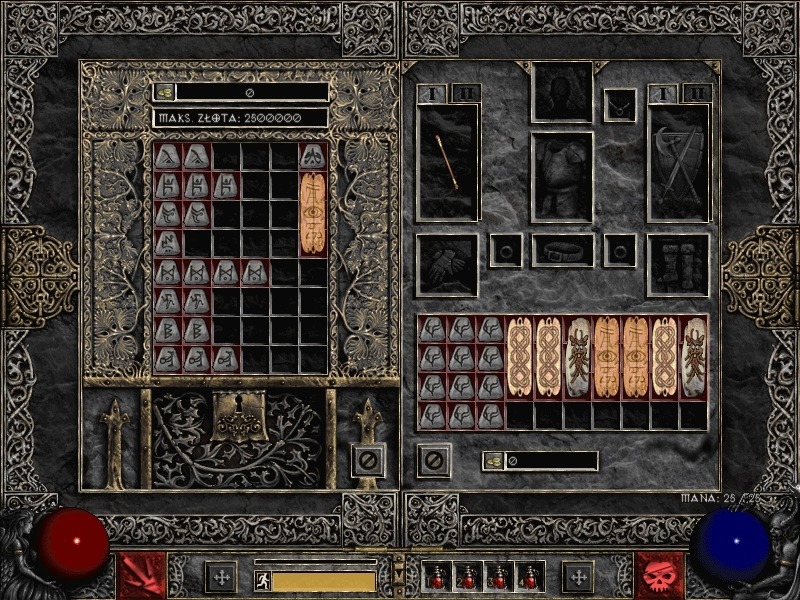Open the left attack skill selector
The image size is (800, 600).
click(x=143, y=575)
